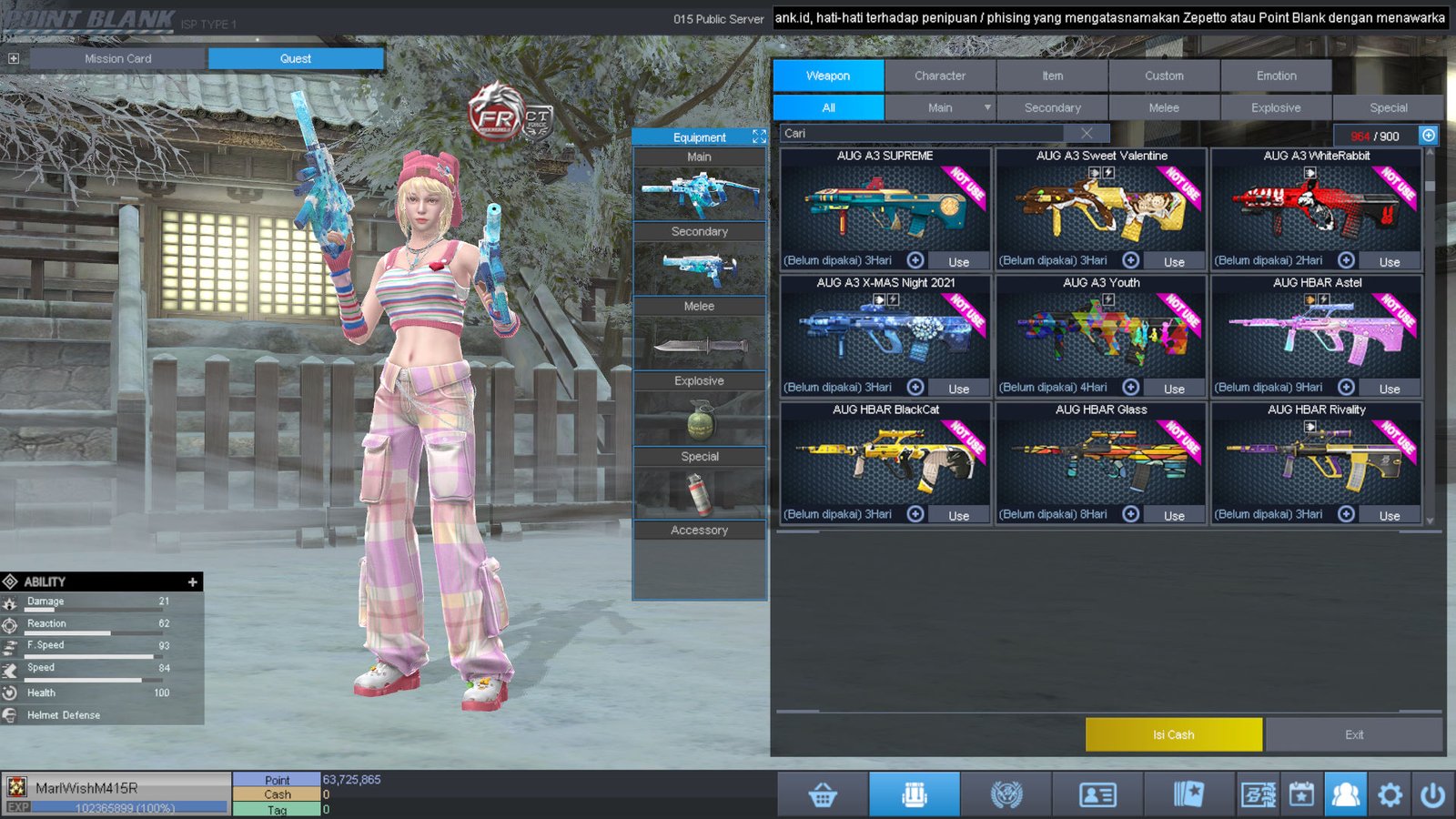Expand the Ability panel plus button
Viewport: 1456px width, 819px height.
point(192,581)
